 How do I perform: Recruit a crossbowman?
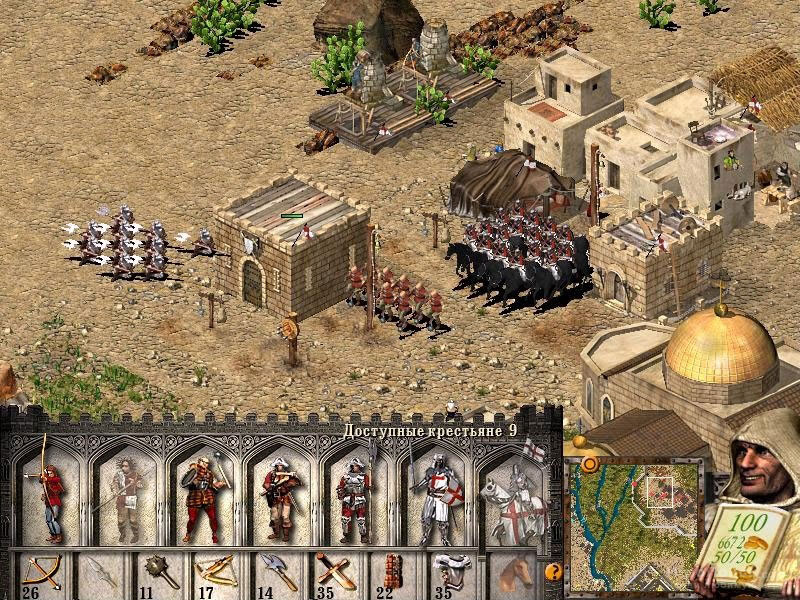pyautogui.click(x=280, y=492)
